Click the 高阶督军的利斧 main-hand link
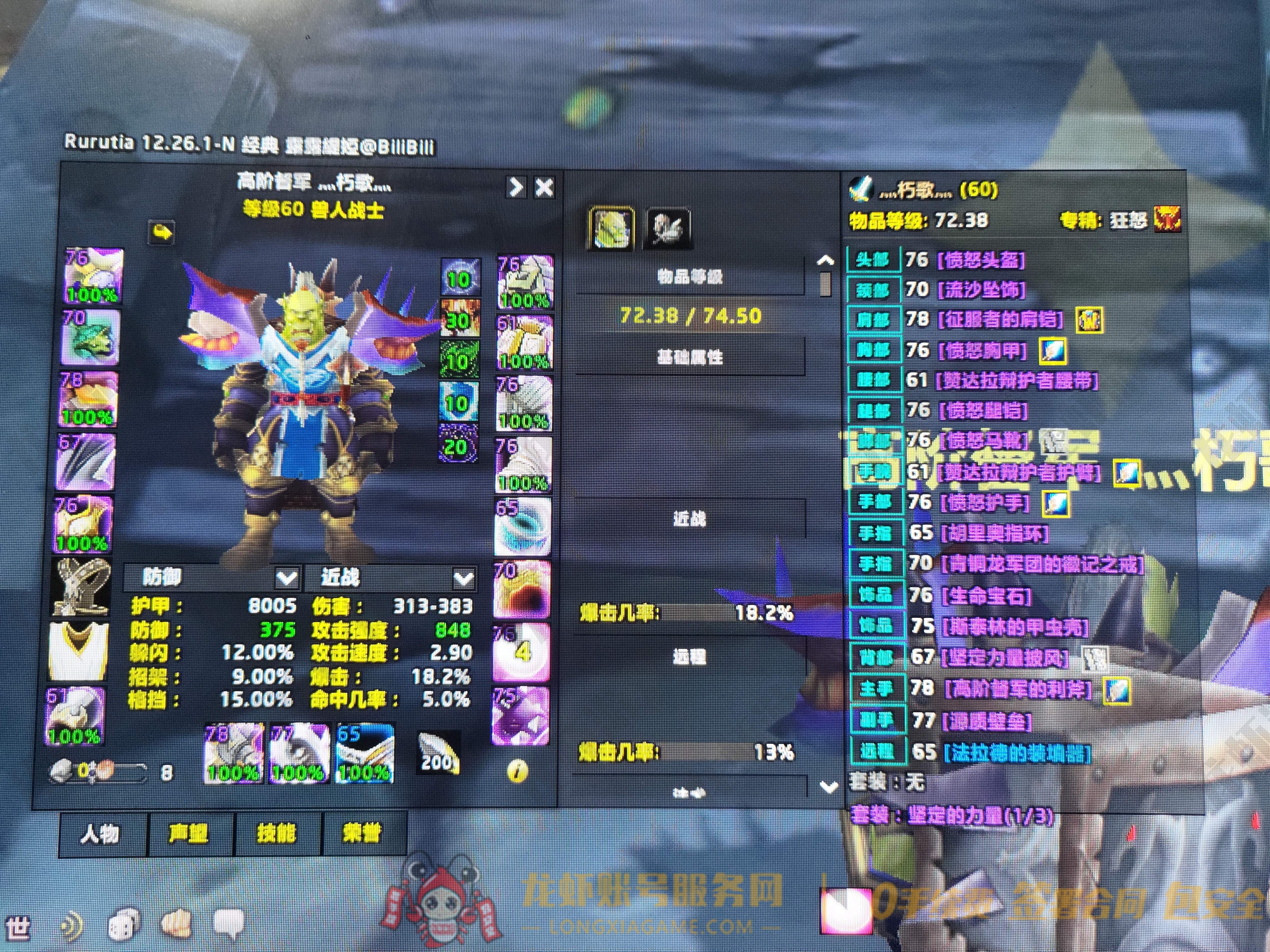 click(1018, 688)
